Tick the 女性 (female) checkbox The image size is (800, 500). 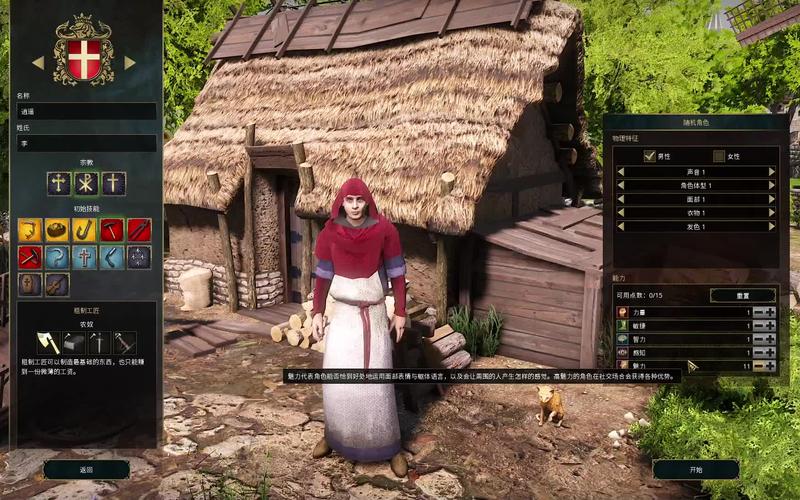pos(719,156)
